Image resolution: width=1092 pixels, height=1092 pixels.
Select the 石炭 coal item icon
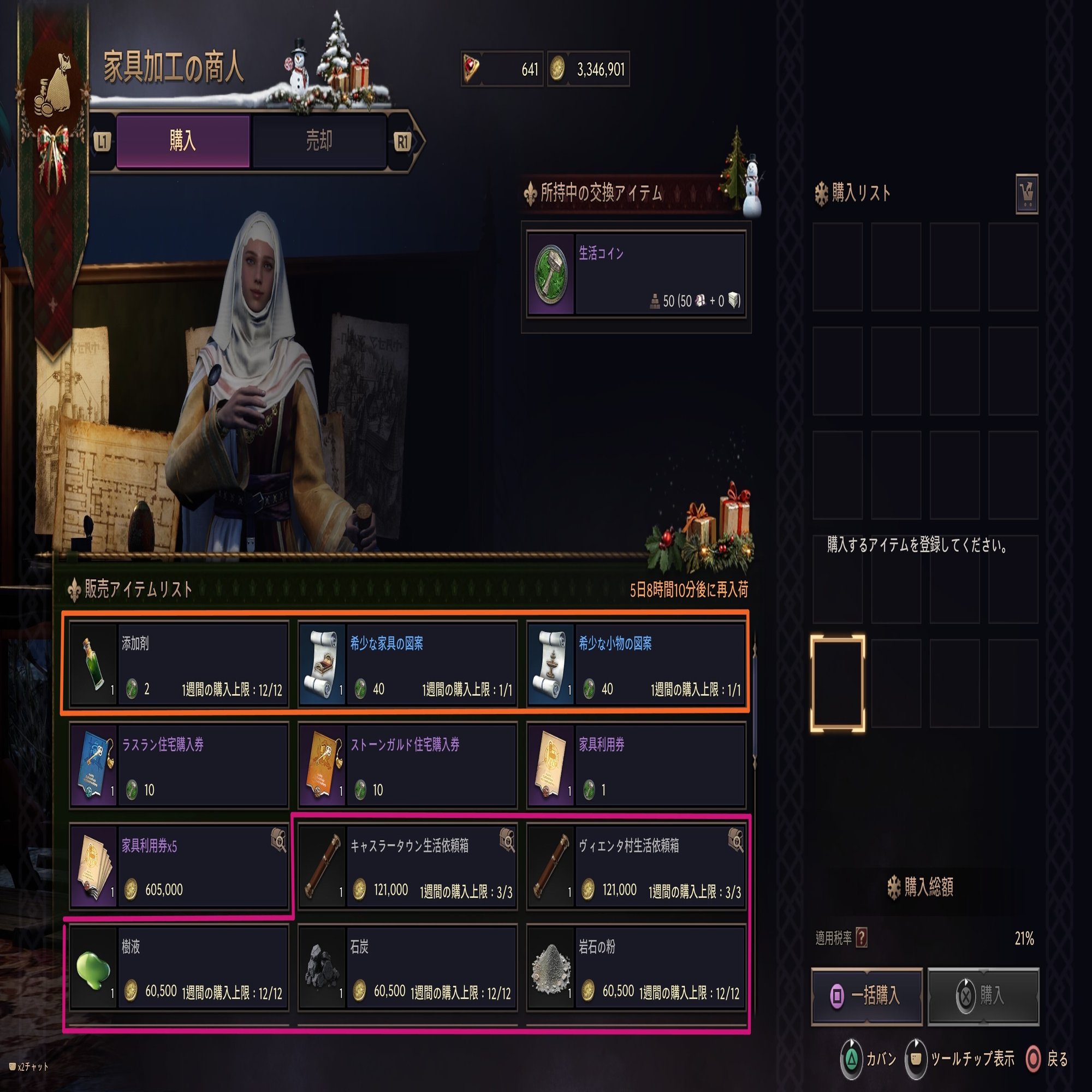coord(323,966)
